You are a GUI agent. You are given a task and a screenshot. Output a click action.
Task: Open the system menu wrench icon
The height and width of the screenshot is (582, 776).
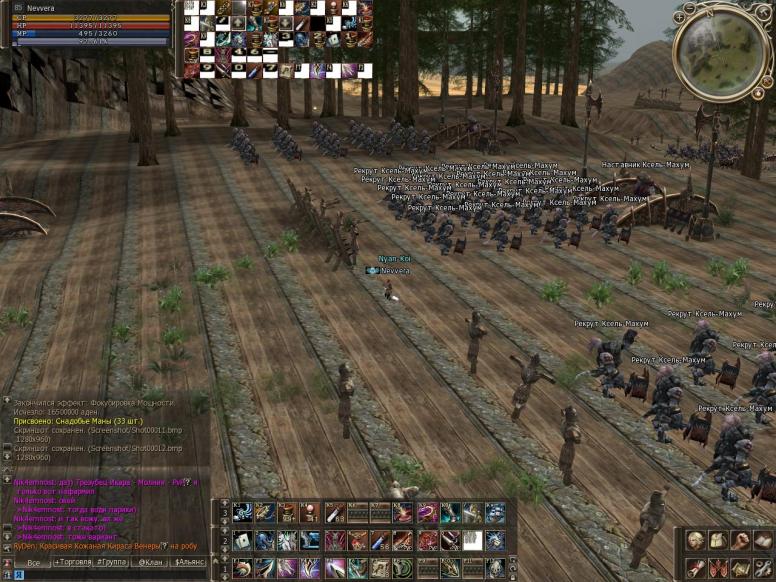click(x=762, y=567)
